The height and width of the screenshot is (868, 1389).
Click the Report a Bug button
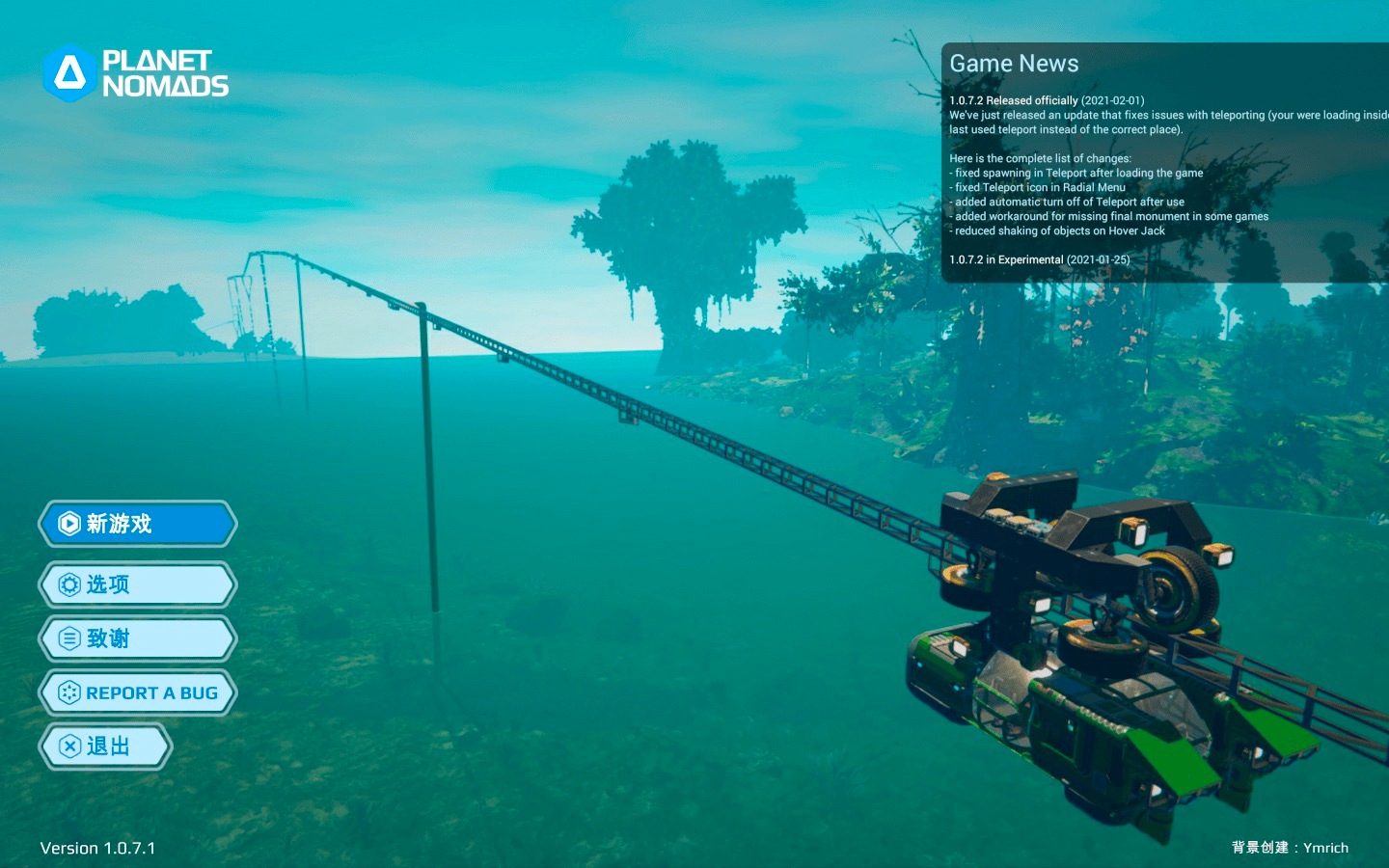coord(138,692)
